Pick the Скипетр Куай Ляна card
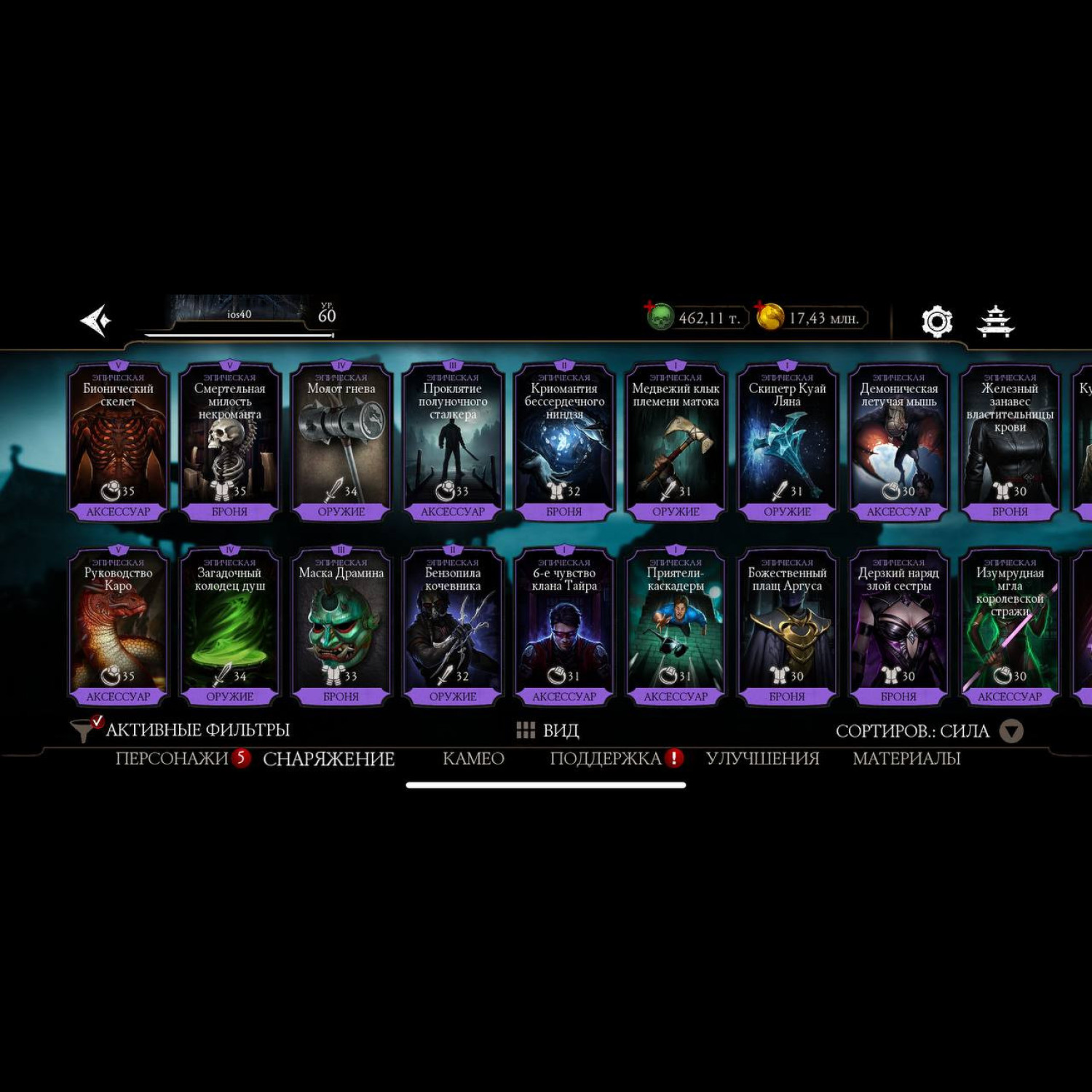The height and width of the screenshot is (1092, 1092). click(787, 442)
